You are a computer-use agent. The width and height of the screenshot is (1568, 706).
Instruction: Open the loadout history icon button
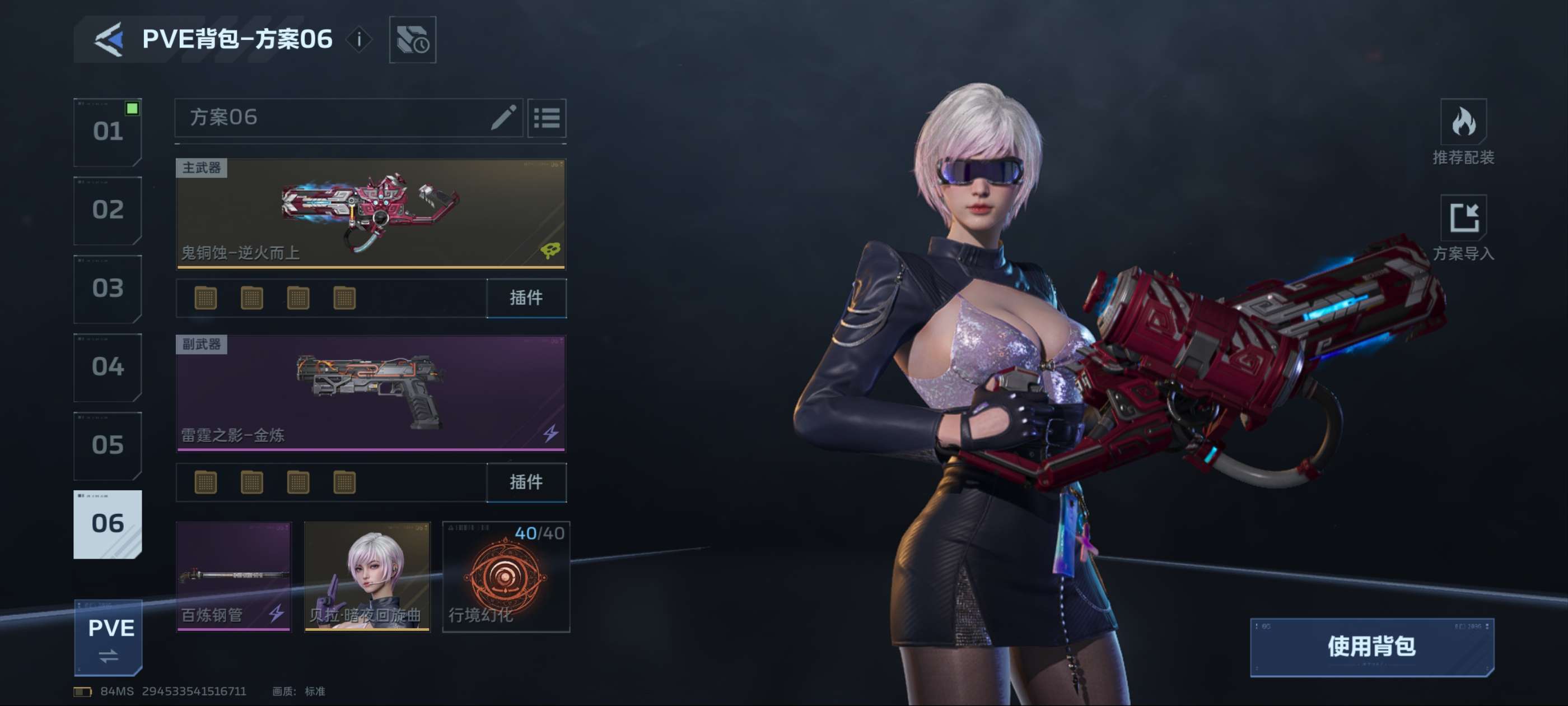412,40
